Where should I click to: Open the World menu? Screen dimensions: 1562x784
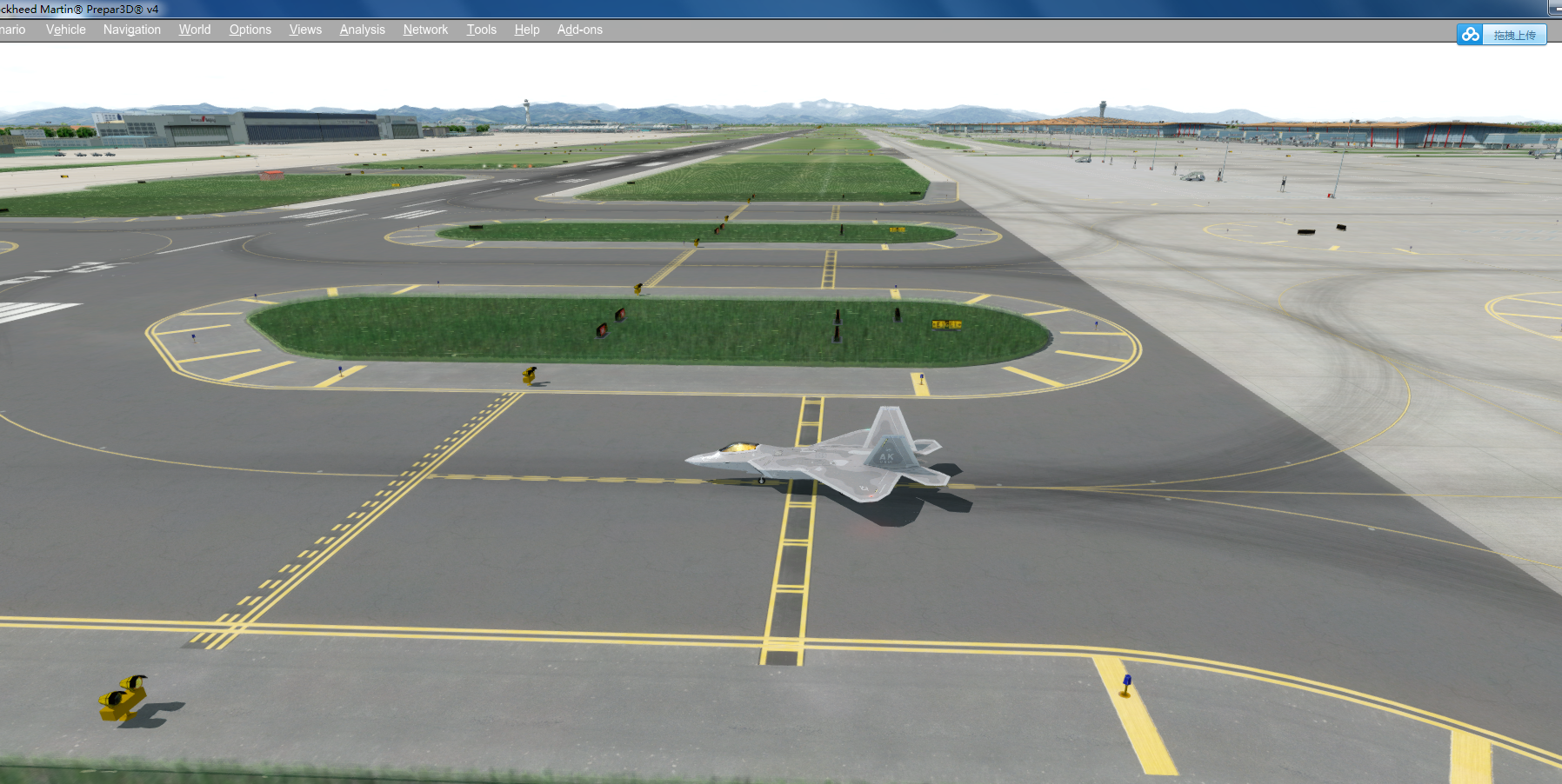coord(194,29)
